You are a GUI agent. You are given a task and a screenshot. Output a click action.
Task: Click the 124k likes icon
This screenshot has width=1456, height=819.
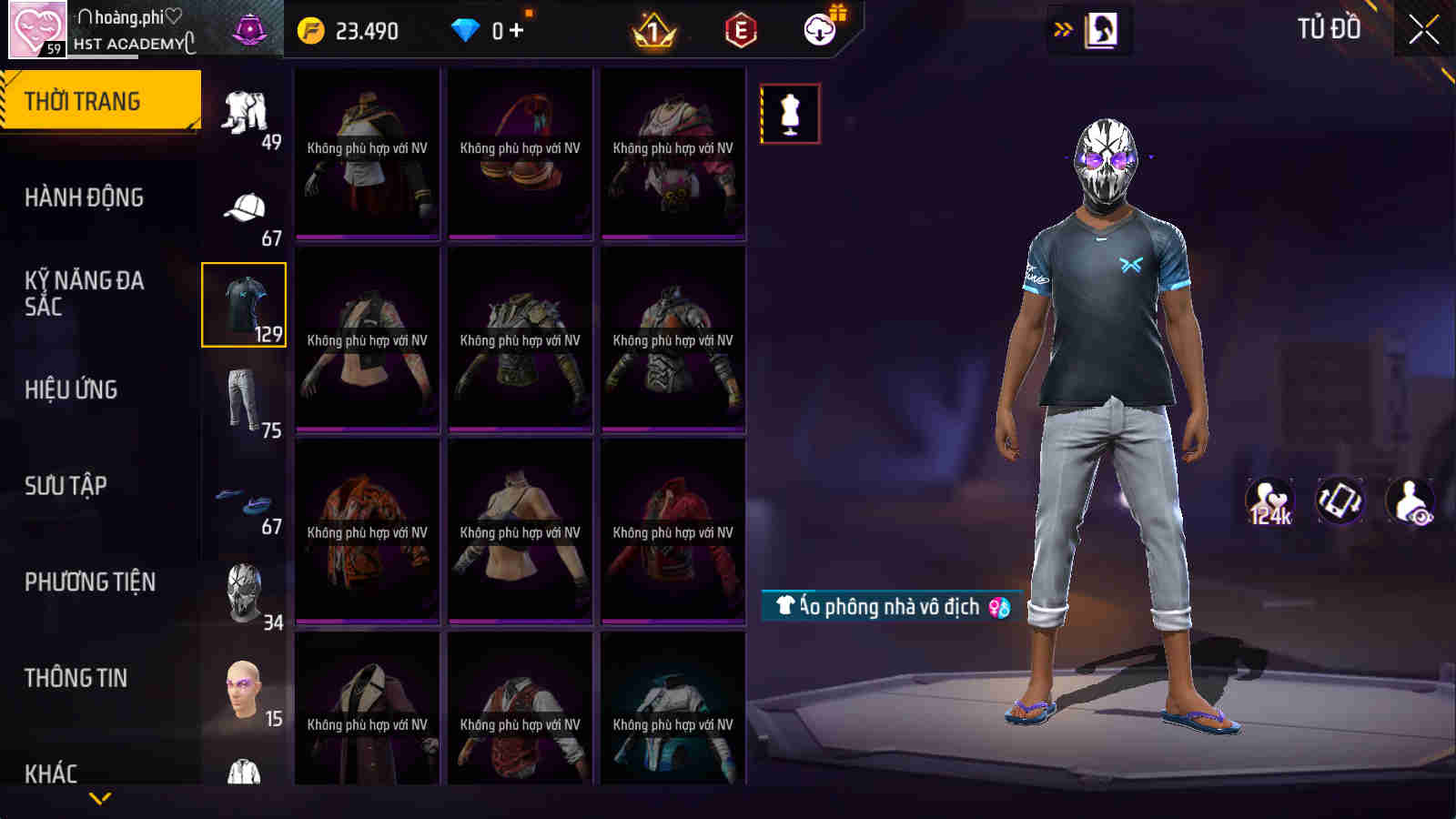click(x=1270, y=499)
